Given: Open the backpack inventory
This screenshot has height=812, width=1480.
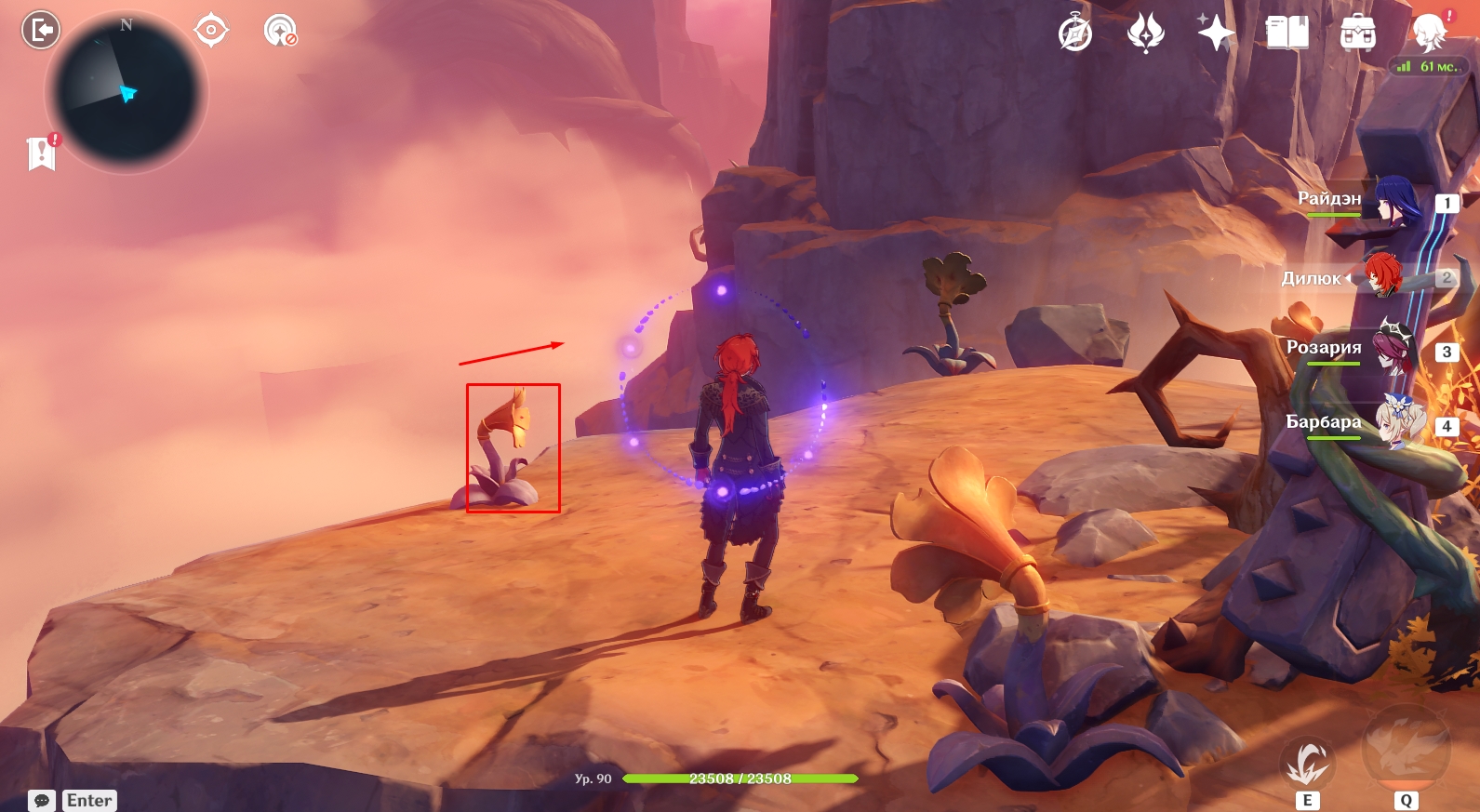Looking at the screenshot, I should point(1358,33).
